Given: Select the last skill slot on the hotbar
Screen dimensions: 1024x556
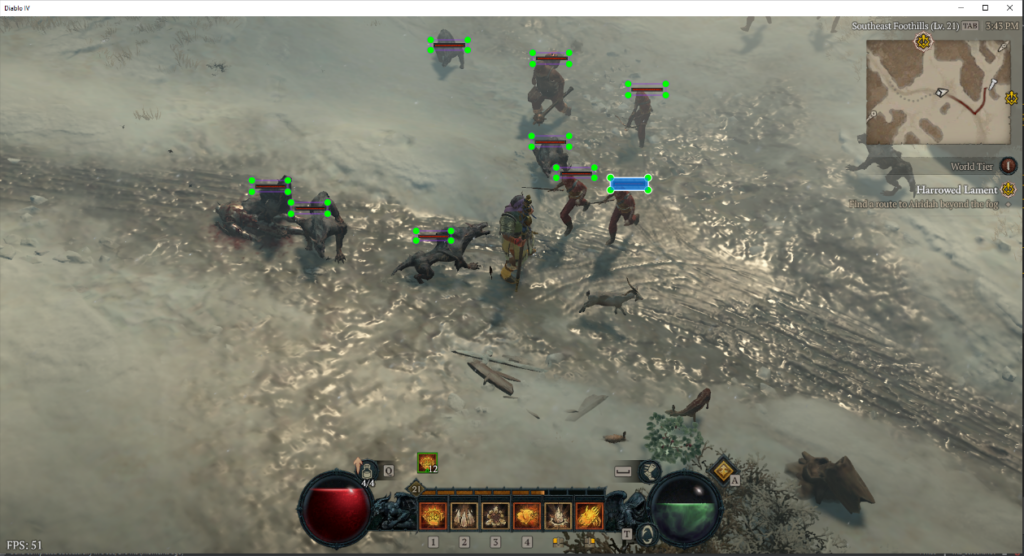Looking at the screenshot, I should [x=589, y=515].
